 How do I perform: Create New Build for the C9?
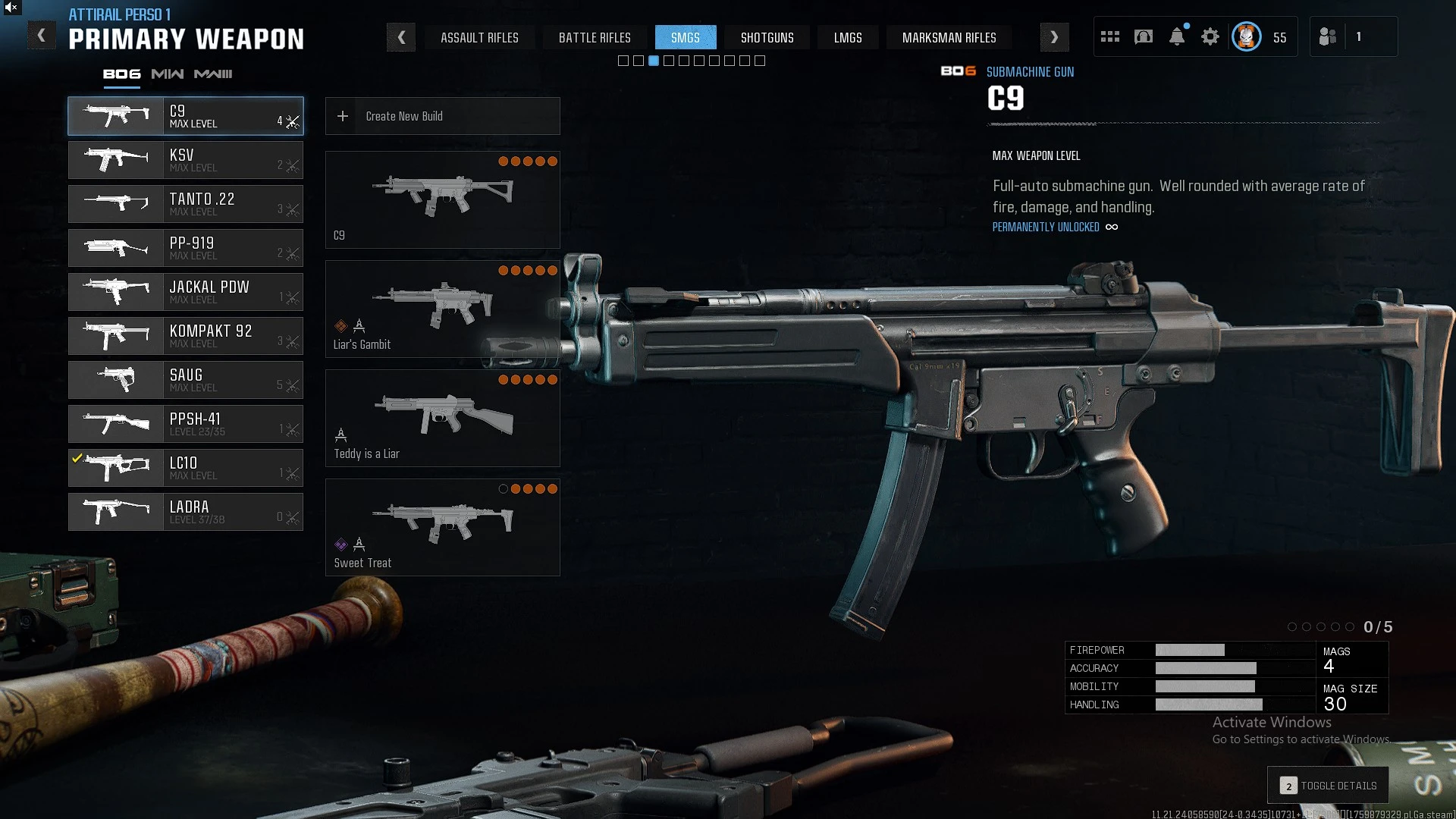pos(443,116)
